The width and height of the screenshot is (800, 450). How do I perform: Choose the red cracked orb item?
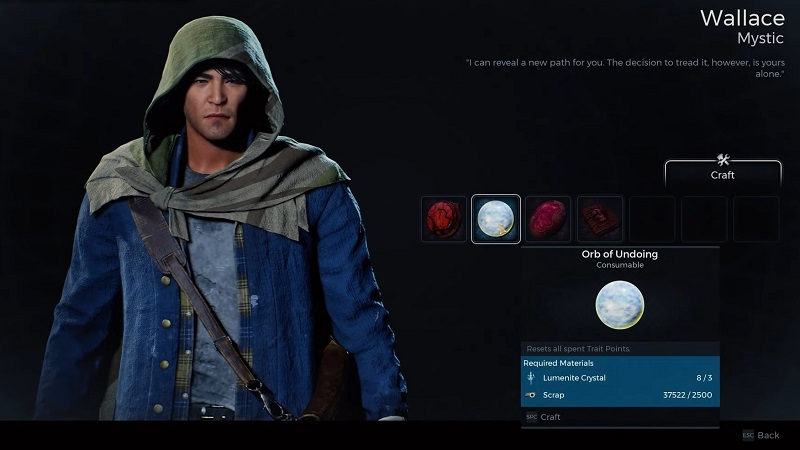(443, 219)
